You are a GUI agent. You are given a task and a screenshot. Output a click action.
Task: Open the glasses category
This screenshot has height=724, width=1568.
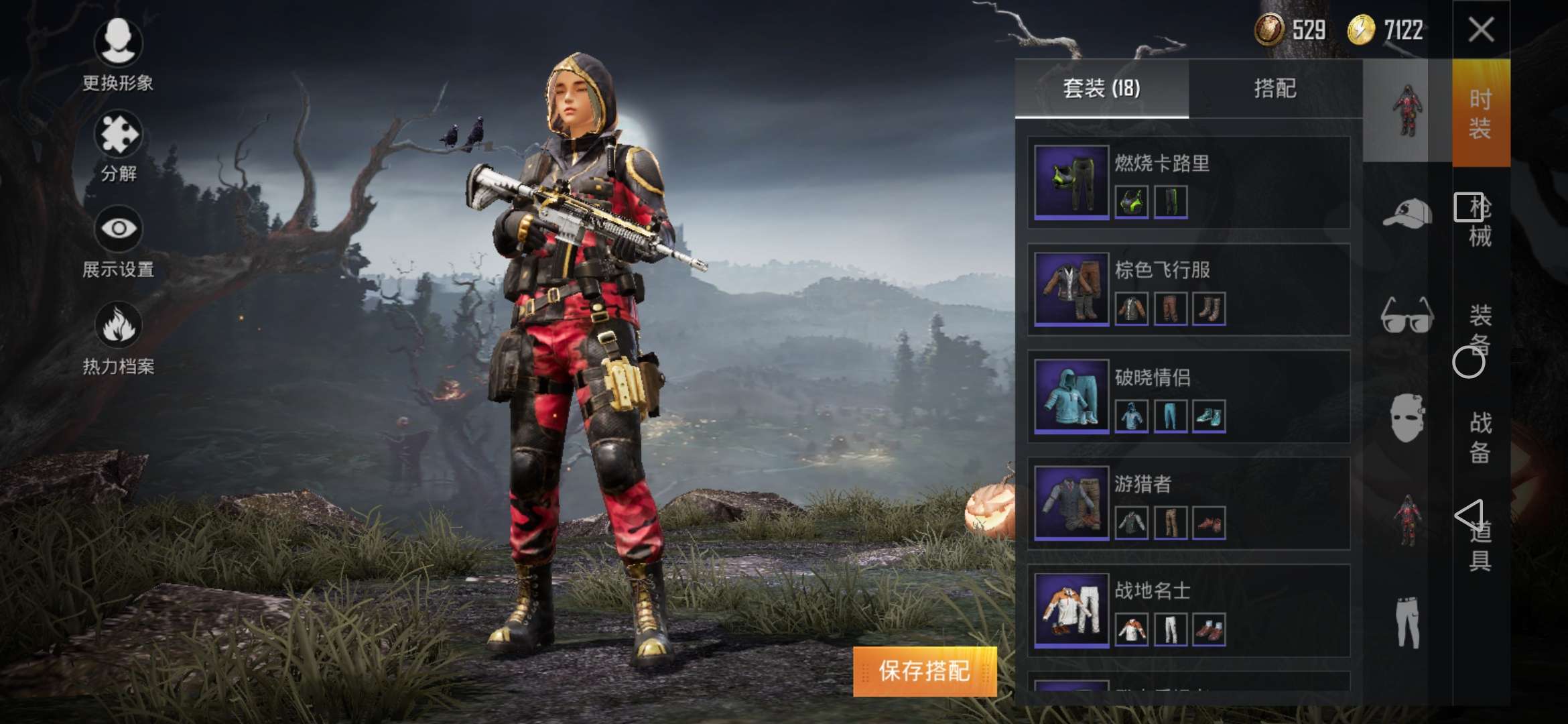(1407, 315)
